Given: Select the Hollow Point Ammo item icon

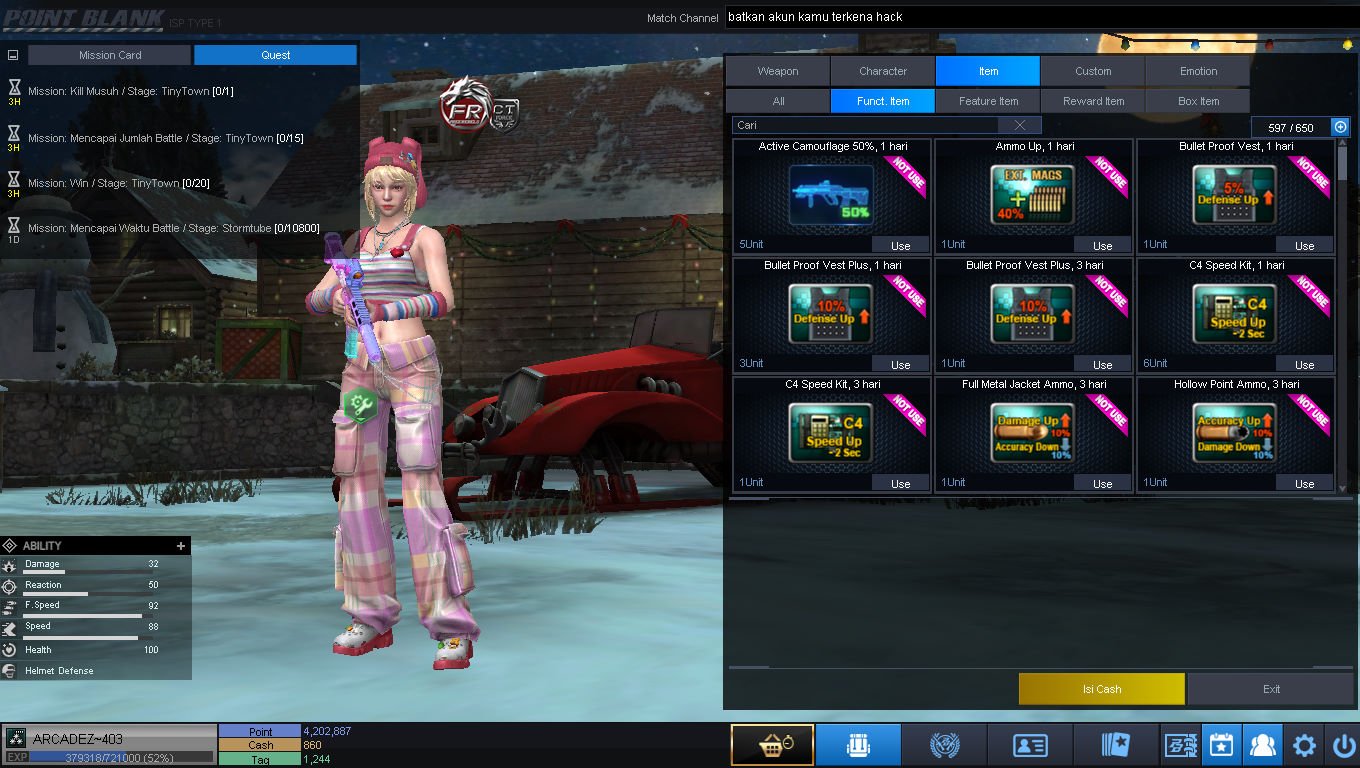Looking at the screenshot, I should 1234,432.
